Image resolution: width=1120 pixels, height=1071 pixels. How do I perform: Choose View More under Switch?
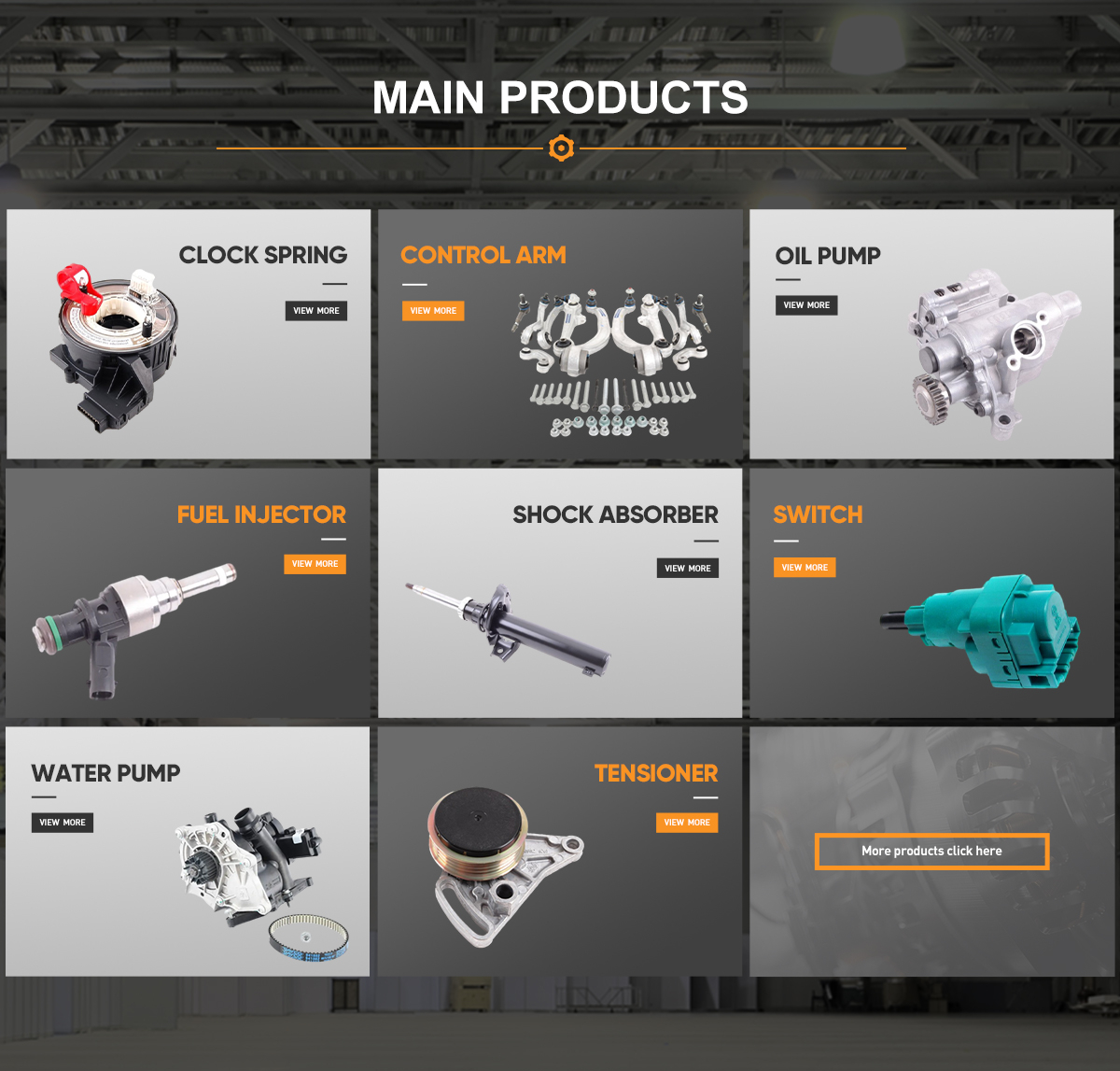click(805, 568)
